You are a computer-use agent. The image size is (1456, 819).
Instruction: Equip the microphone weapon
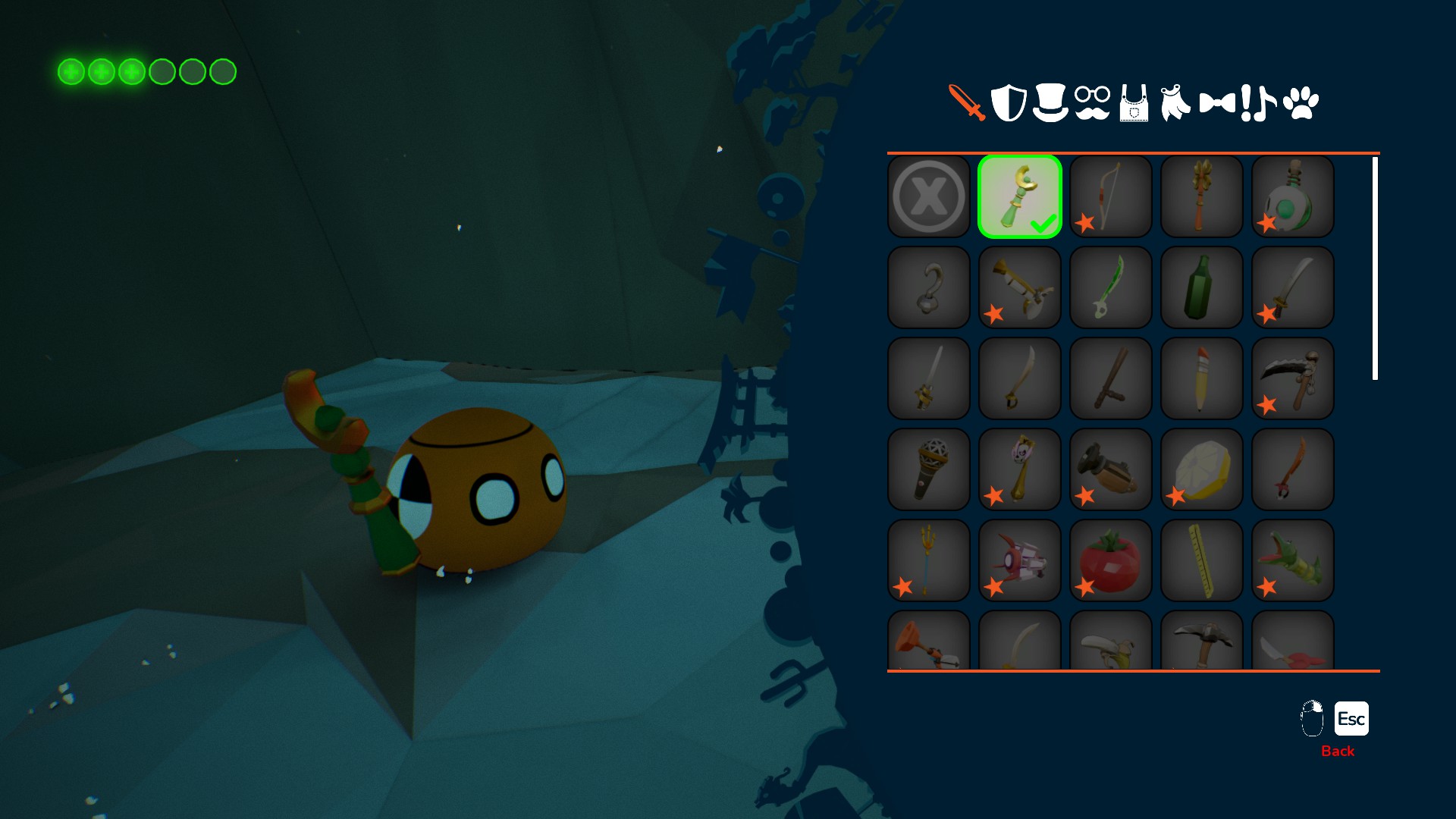coord(929,469)
